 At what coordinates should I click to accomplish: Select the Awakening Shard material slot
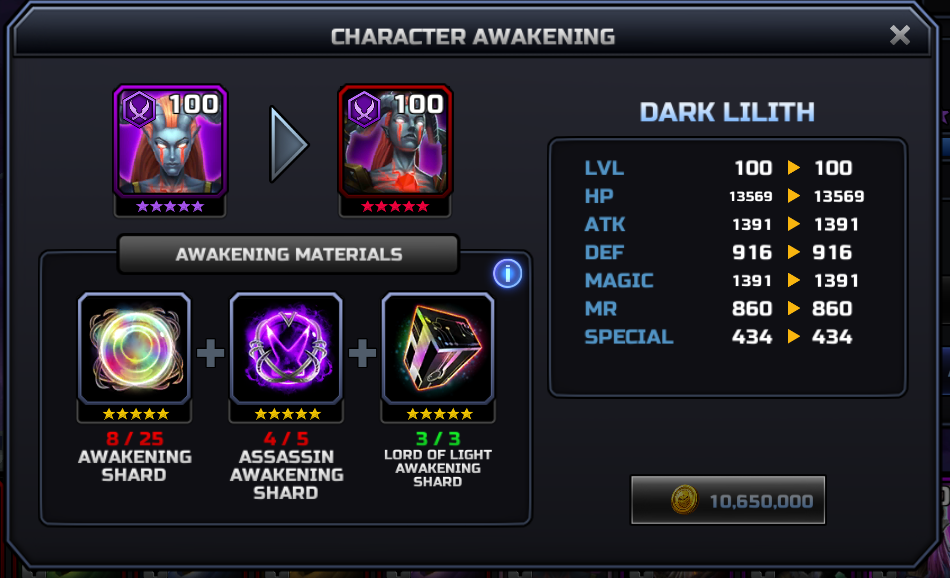(134, 348)
